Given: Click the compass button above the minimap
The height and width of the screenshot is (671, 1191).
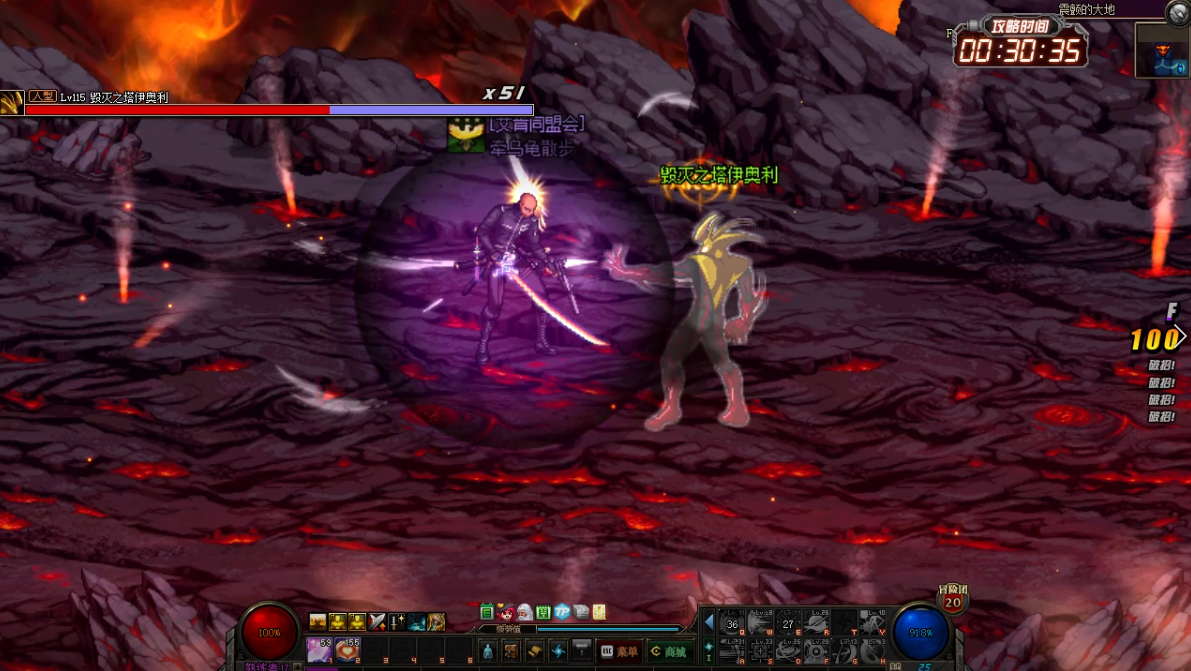Looking at the screenshot, I should click(1178, 12).
